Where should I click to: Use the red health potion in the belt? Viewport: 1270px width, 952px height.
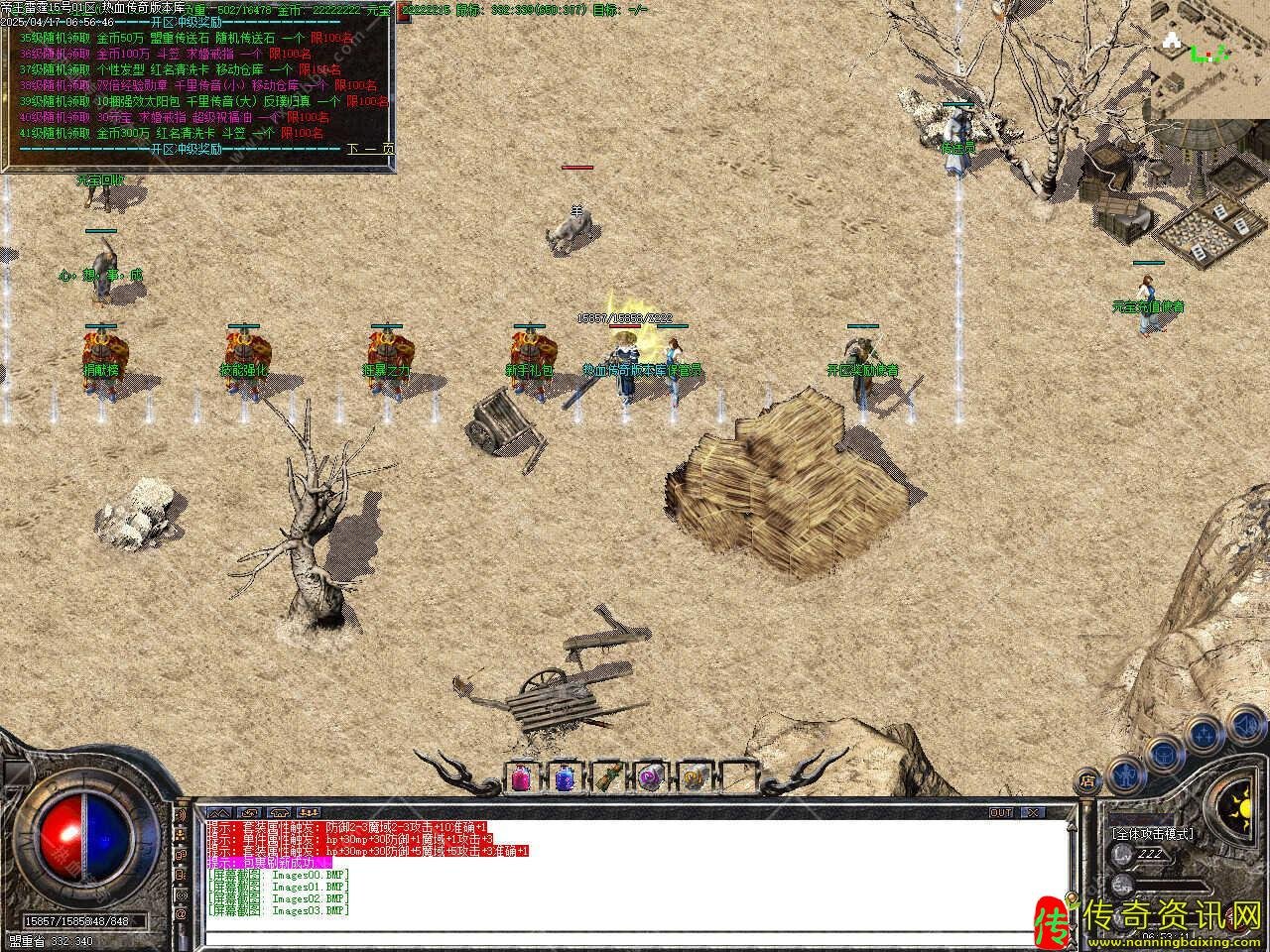(521, 779)
